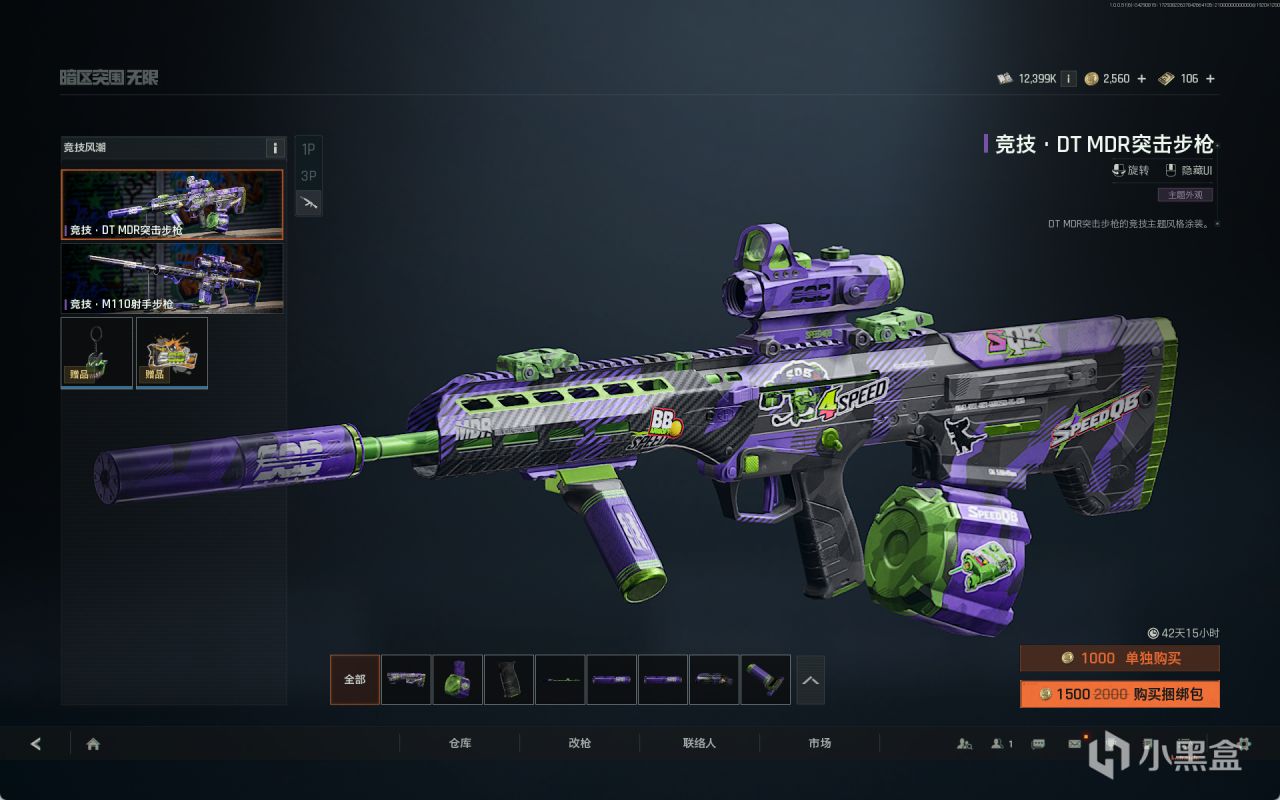1280x800 pixels.
Task: Select the 竞技·M110射手步枪 skin thumbnail
Action: (172, 278)
